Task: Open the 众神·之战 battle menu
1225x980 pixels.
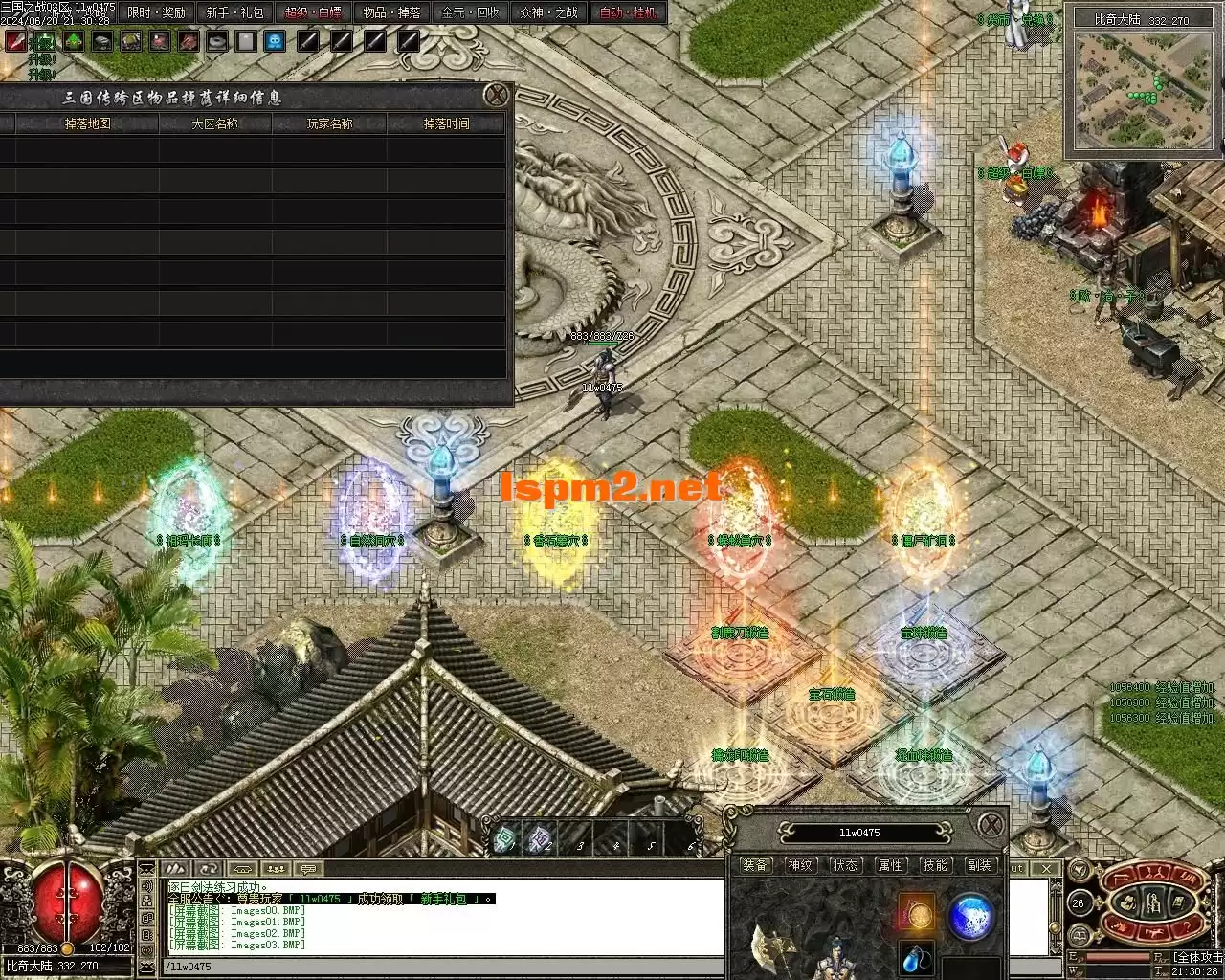Action: click(548, 12)
